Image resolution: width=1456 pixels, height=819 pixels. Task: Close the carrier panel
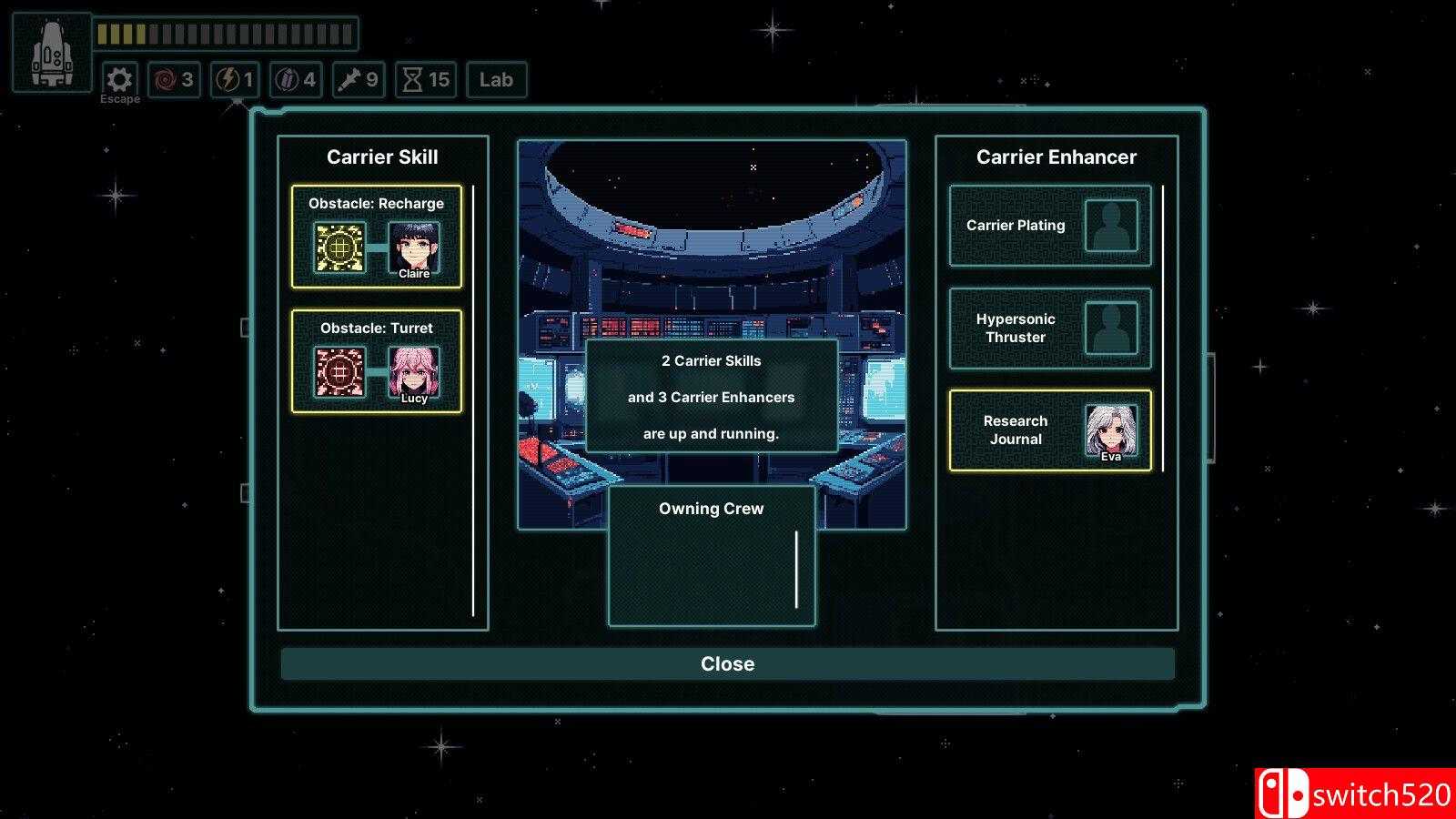tap(727, 664)
